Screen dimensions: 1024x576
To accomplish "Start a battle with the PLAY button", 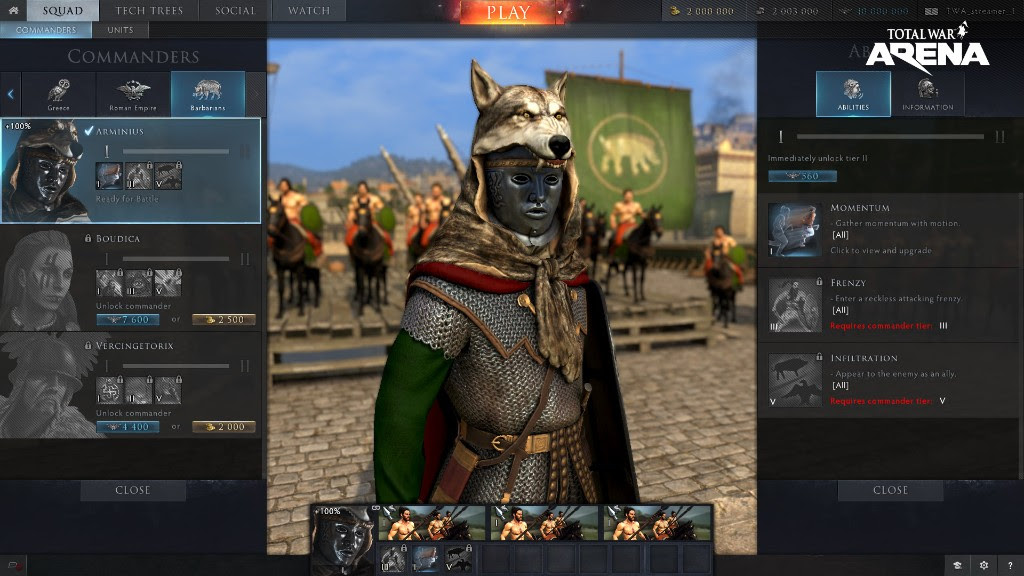I will click(508, 13).
